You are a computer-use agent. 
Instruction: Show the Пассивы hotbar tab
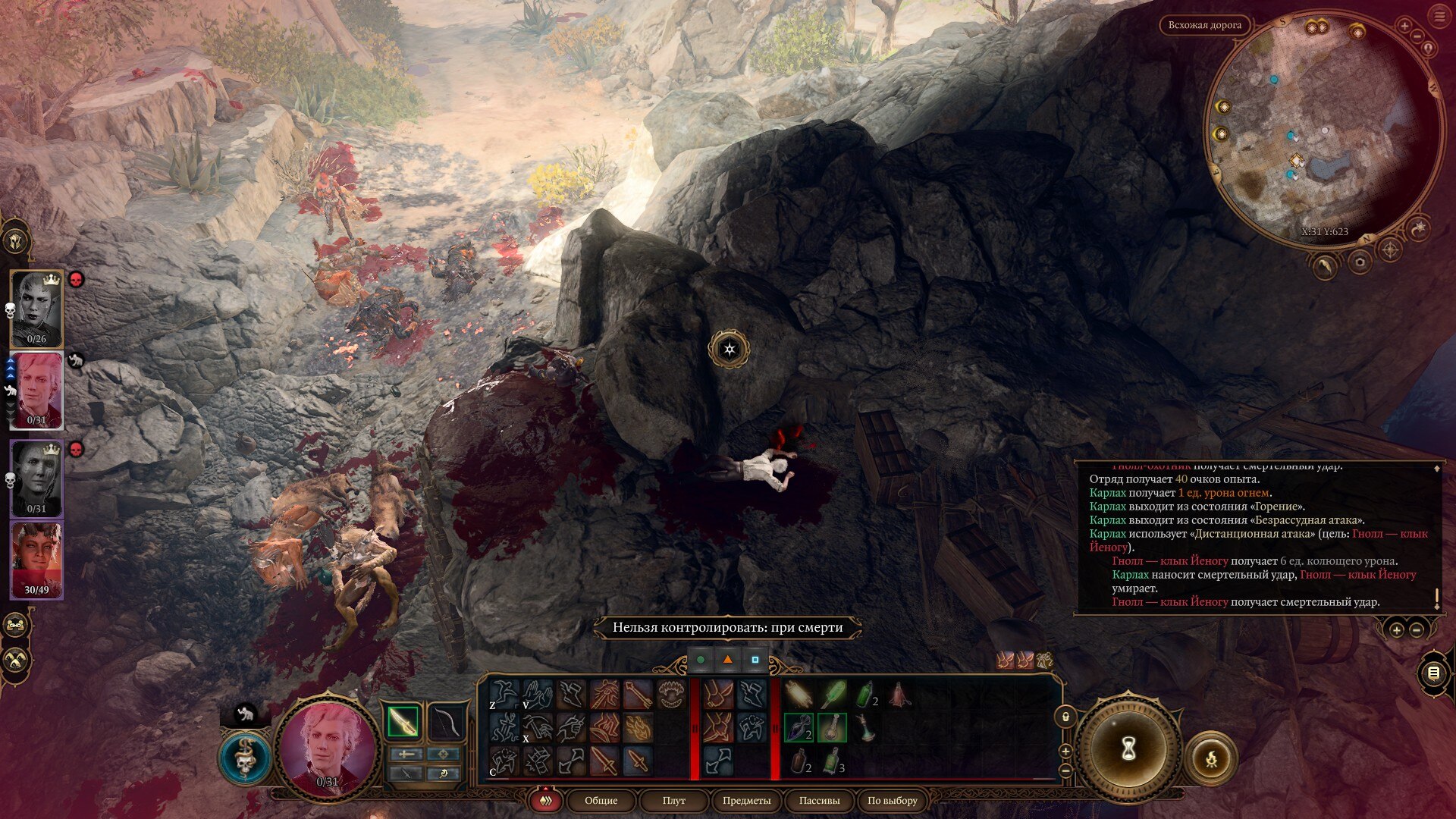tap(819, 800)
